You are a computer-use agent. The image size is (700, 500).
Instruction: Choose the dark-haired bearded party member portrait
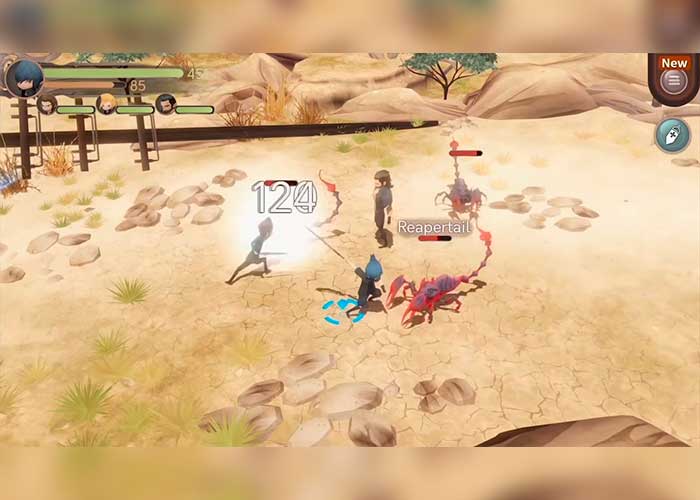pos(165,104)
